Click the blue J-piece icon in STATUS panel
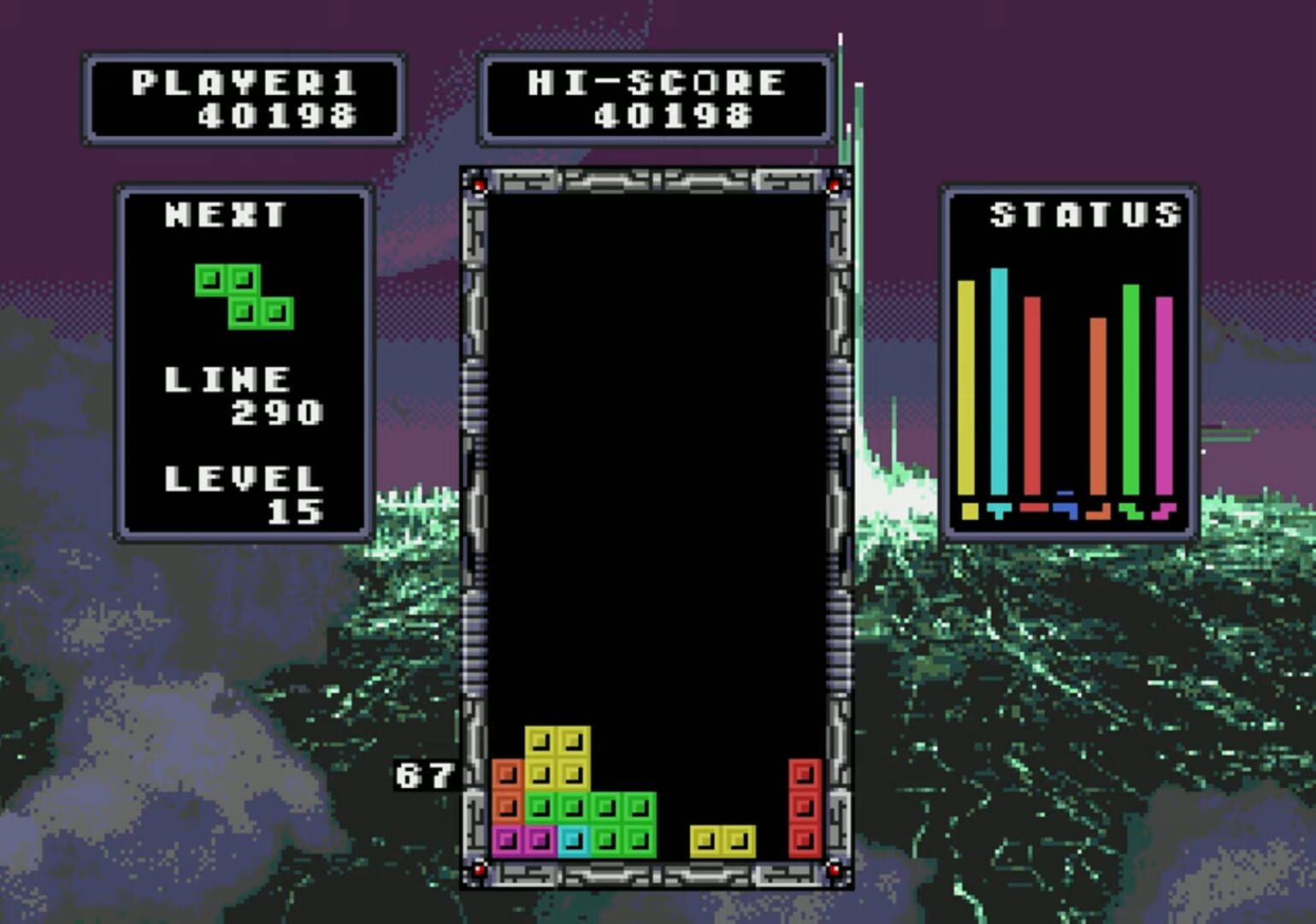The image size is (1316, 924). coord(1066,512)
